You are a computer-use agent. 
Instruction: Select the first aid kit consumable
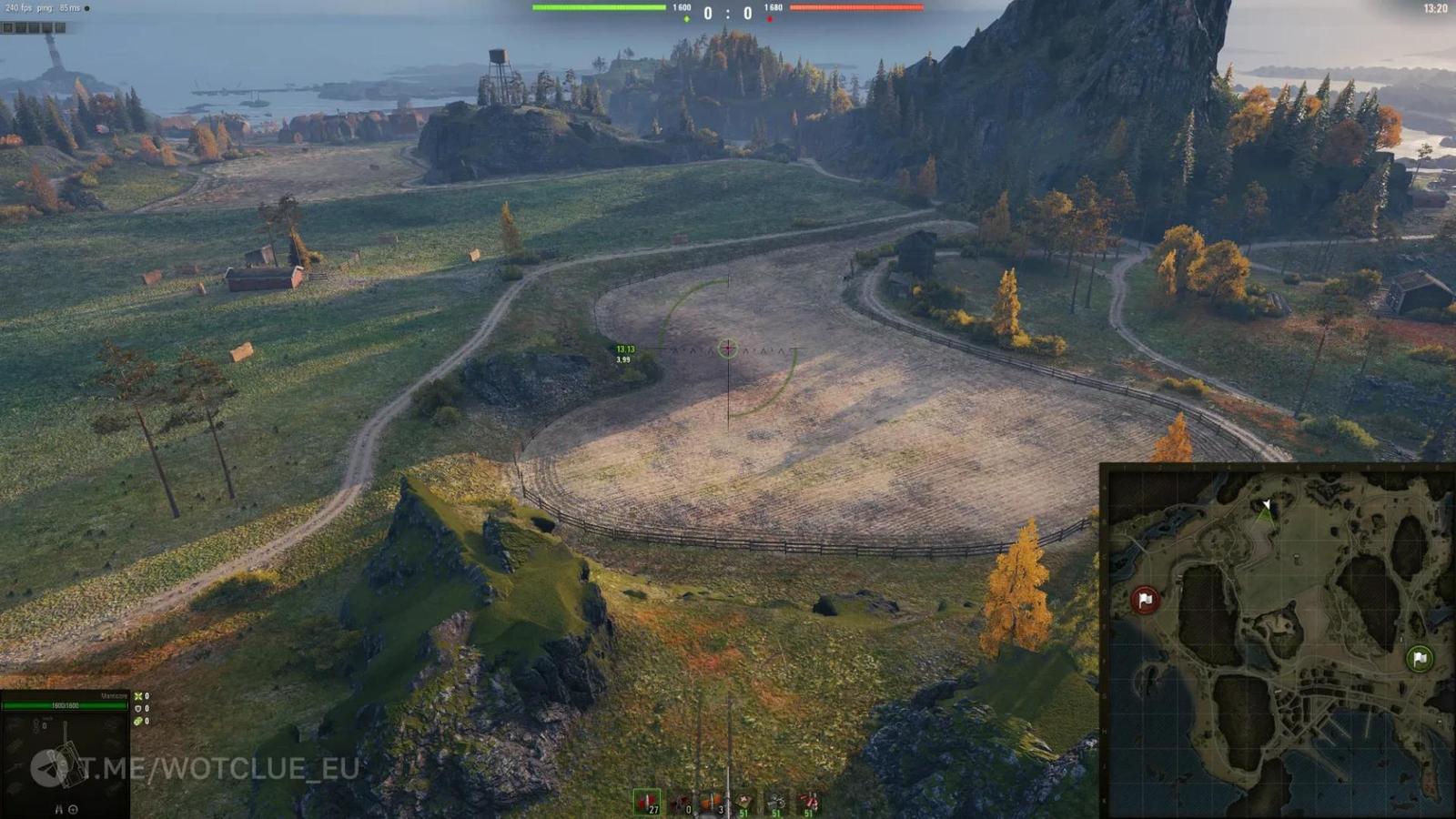point(744,801)
